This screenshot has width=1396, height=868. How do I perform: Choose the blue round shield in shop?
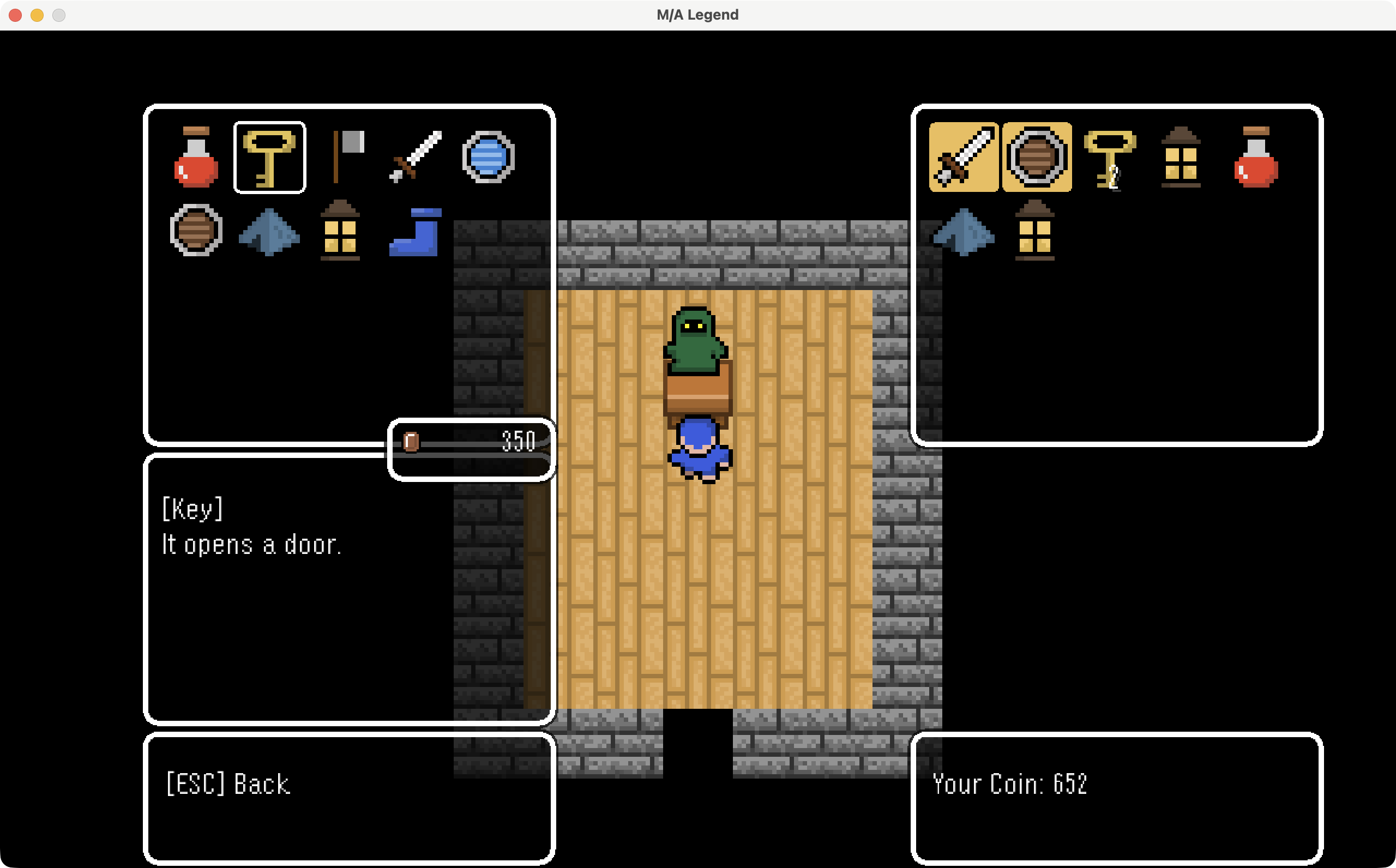(488, 157)
